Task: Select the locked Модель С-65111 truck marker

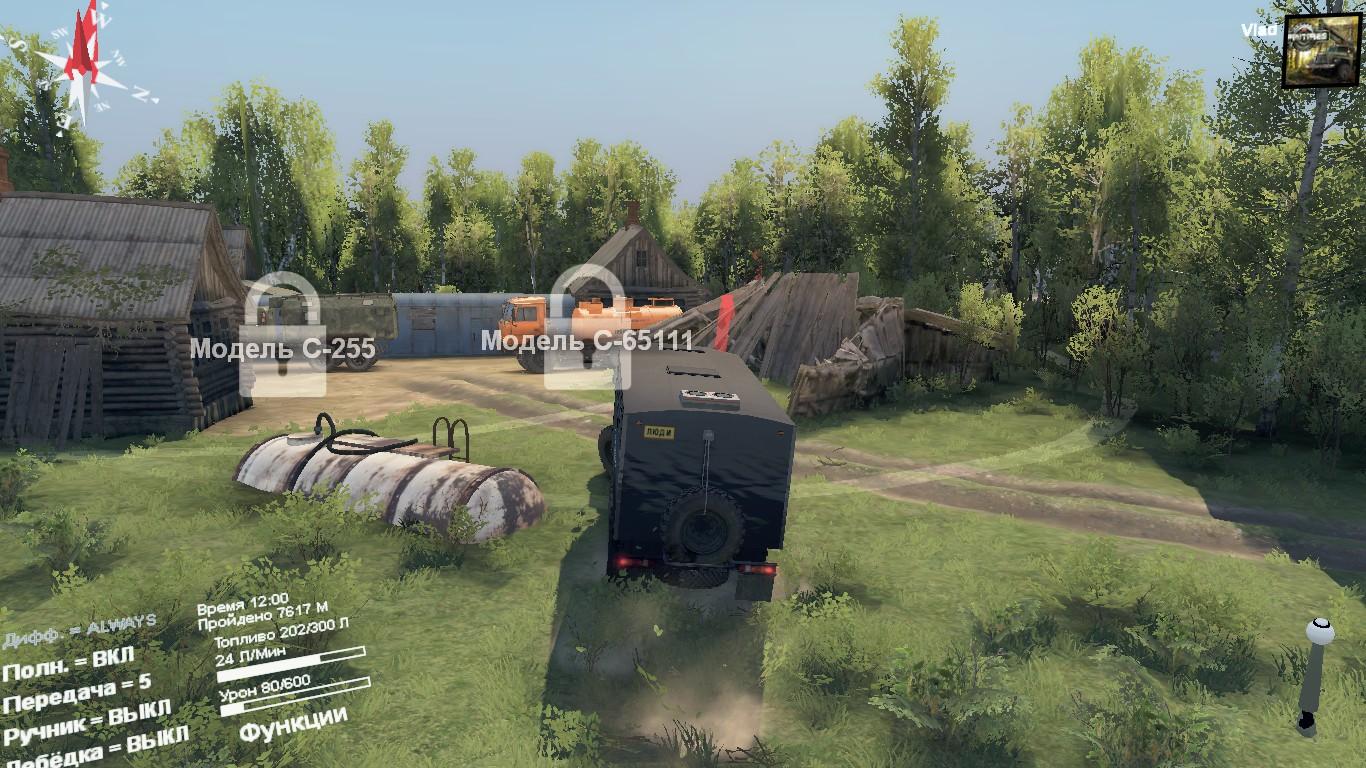Action: 587,330
